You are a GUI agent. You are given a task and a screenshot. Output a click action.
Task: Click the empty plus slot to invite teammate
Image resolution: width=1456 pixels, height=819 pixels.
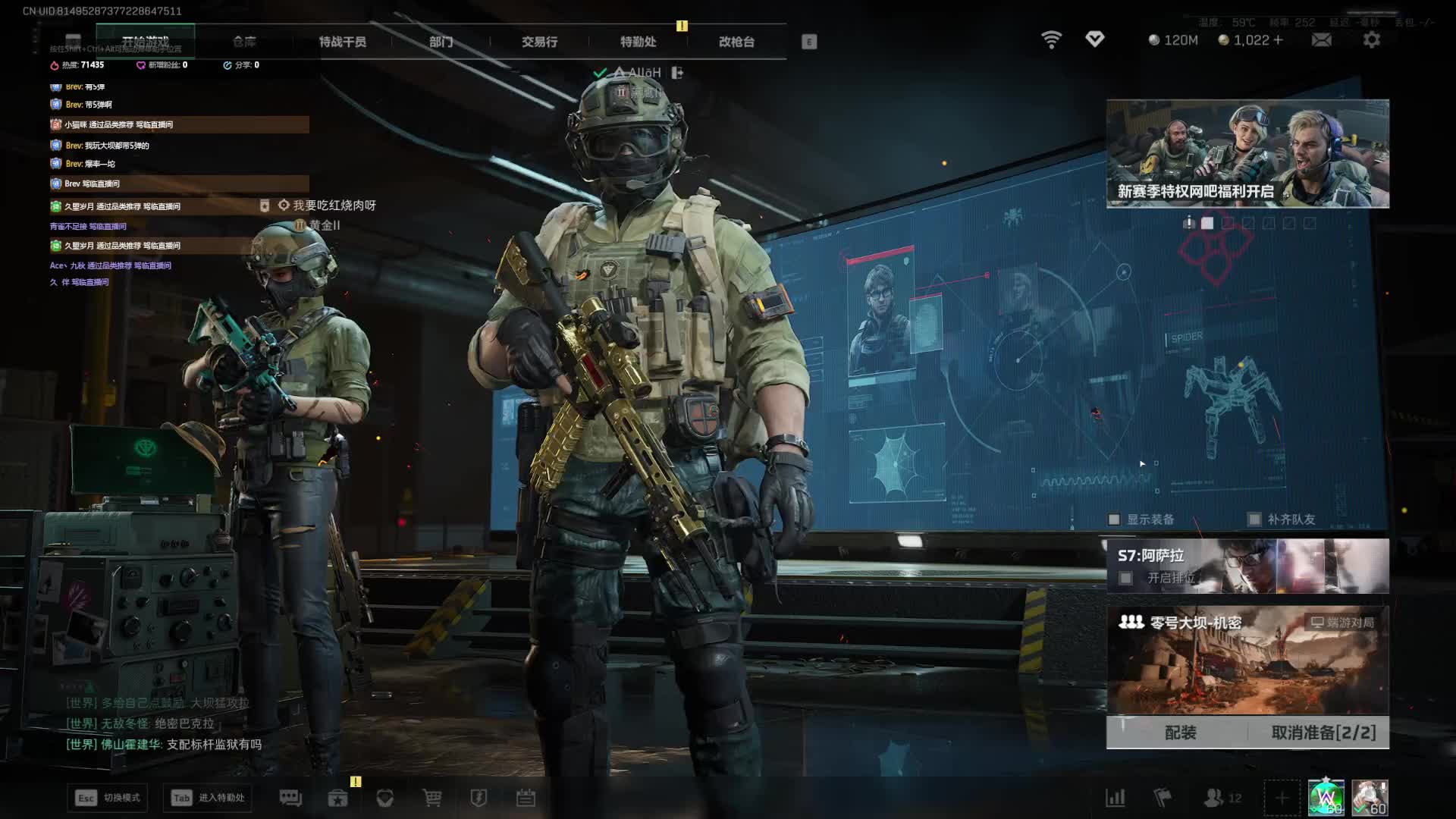coord(1282,798)
